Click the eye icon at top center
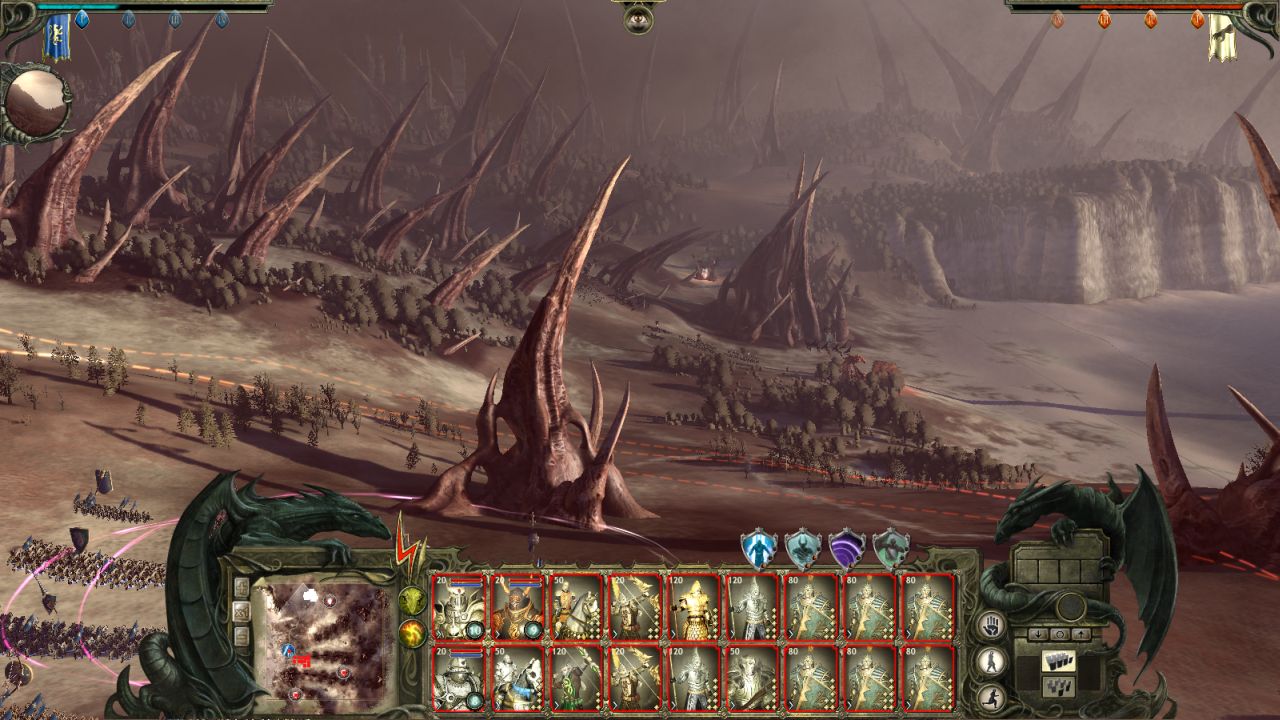The height and width of the screenshot is (720, 1280). click(x=638, y=17)
